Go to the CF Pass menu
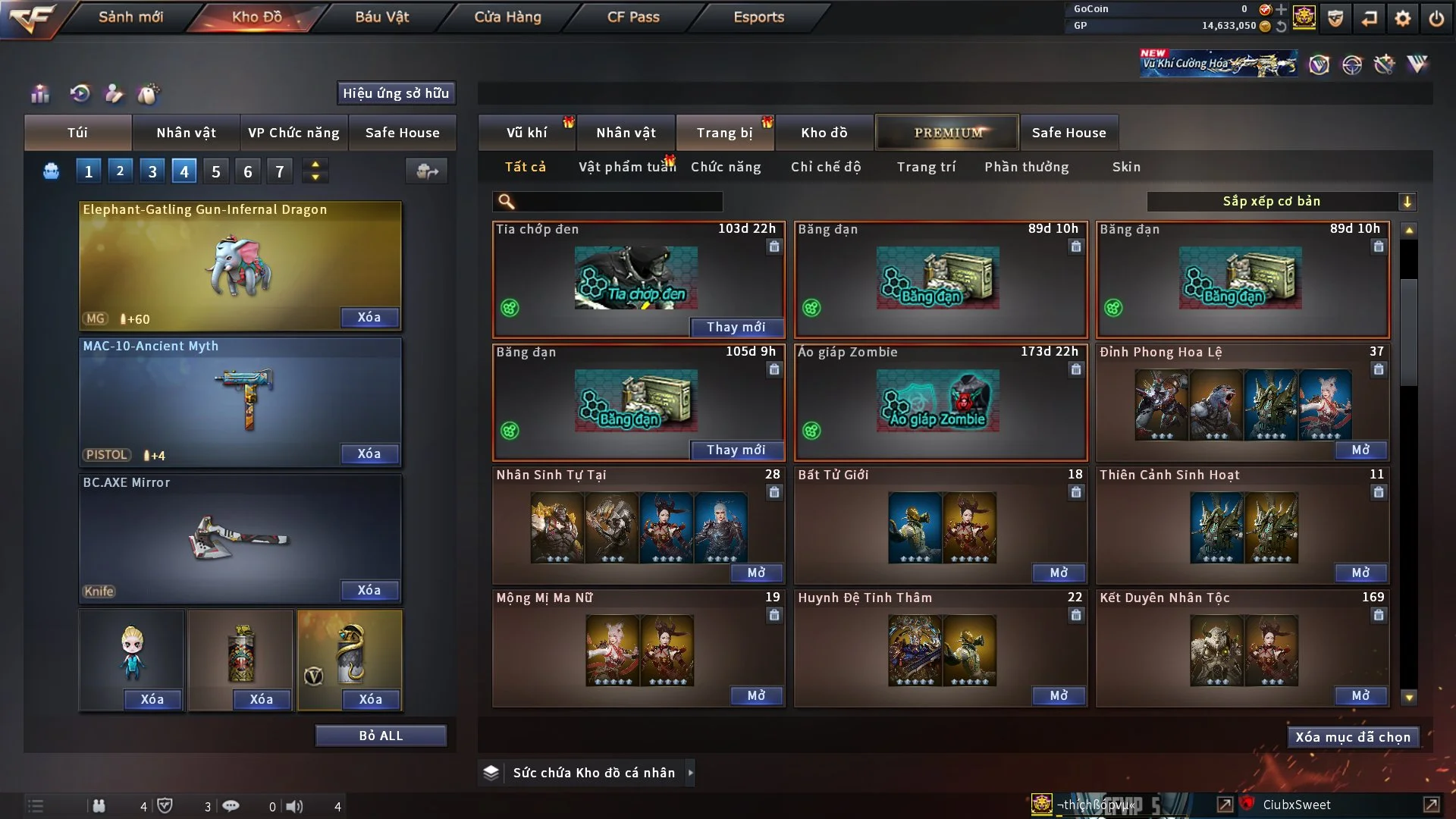This screenshot has height=819, width=1456. (x=633, y=17)
